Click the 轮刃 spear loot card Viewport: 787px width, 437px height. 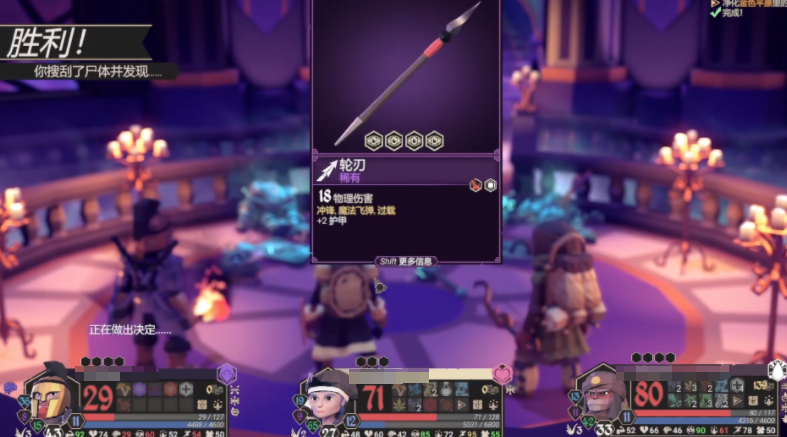[x=406, y=131]
